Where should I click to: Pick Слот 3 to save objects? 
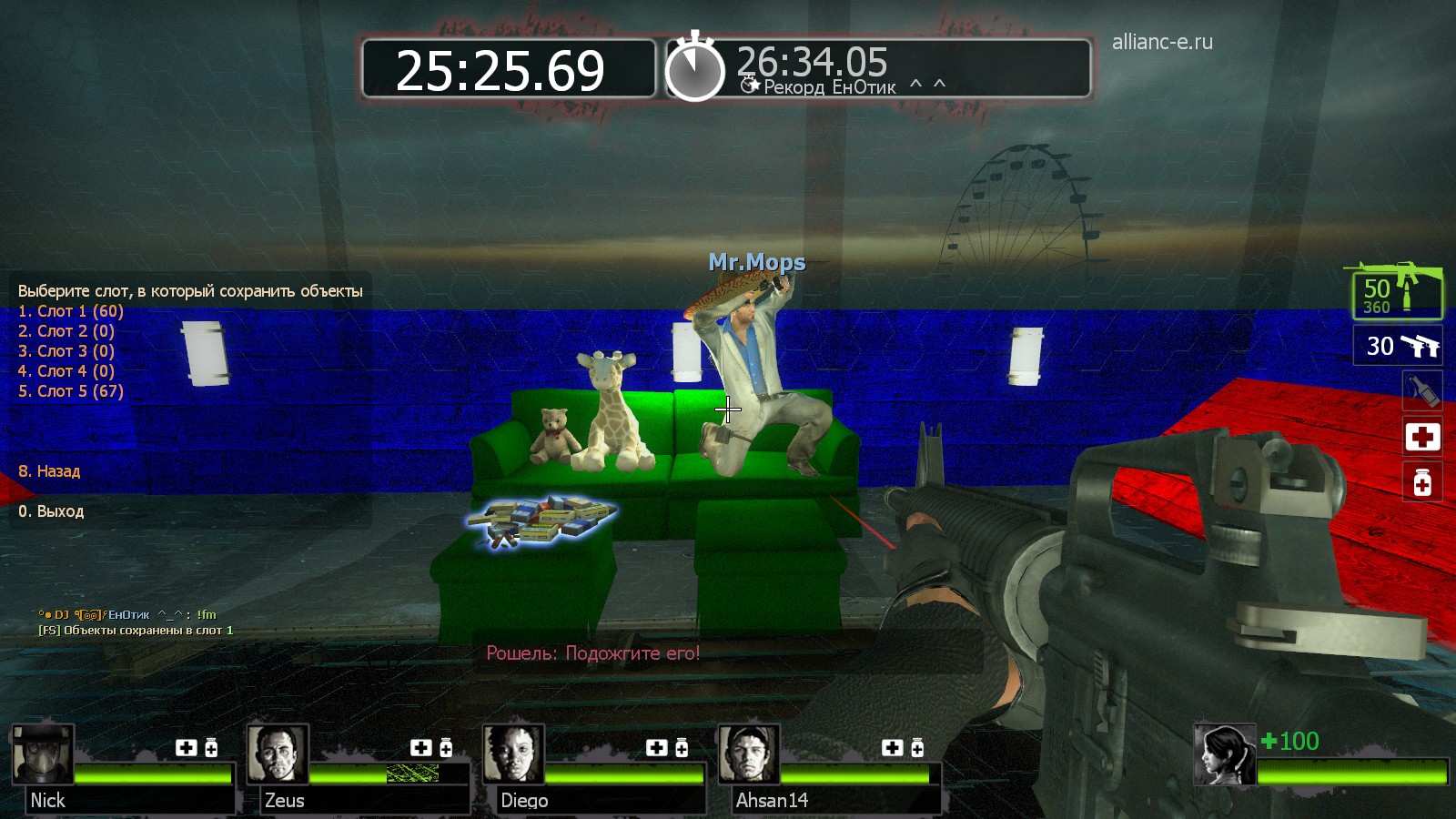click(x=66, y=351)
